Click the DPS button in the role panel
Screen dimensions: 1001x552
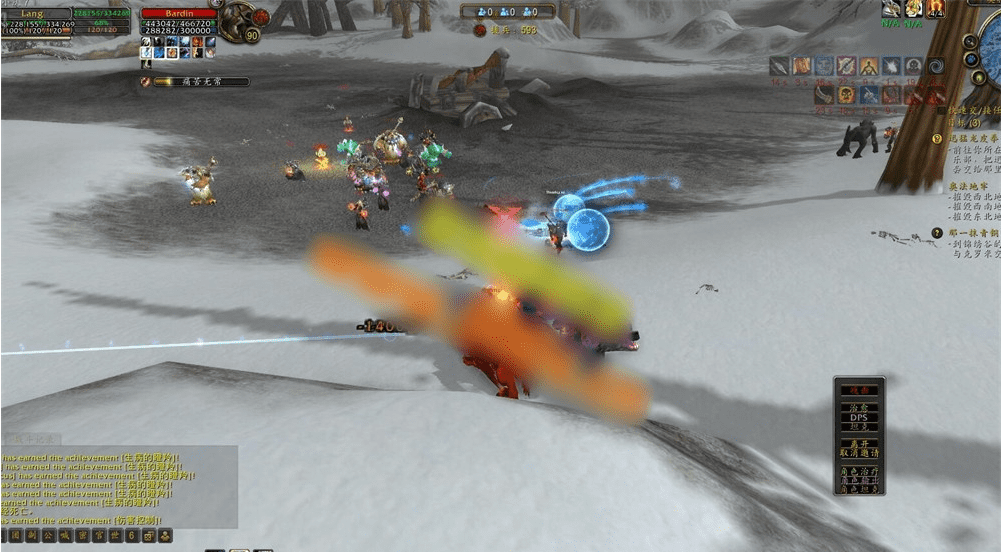(x=859, y=418)
